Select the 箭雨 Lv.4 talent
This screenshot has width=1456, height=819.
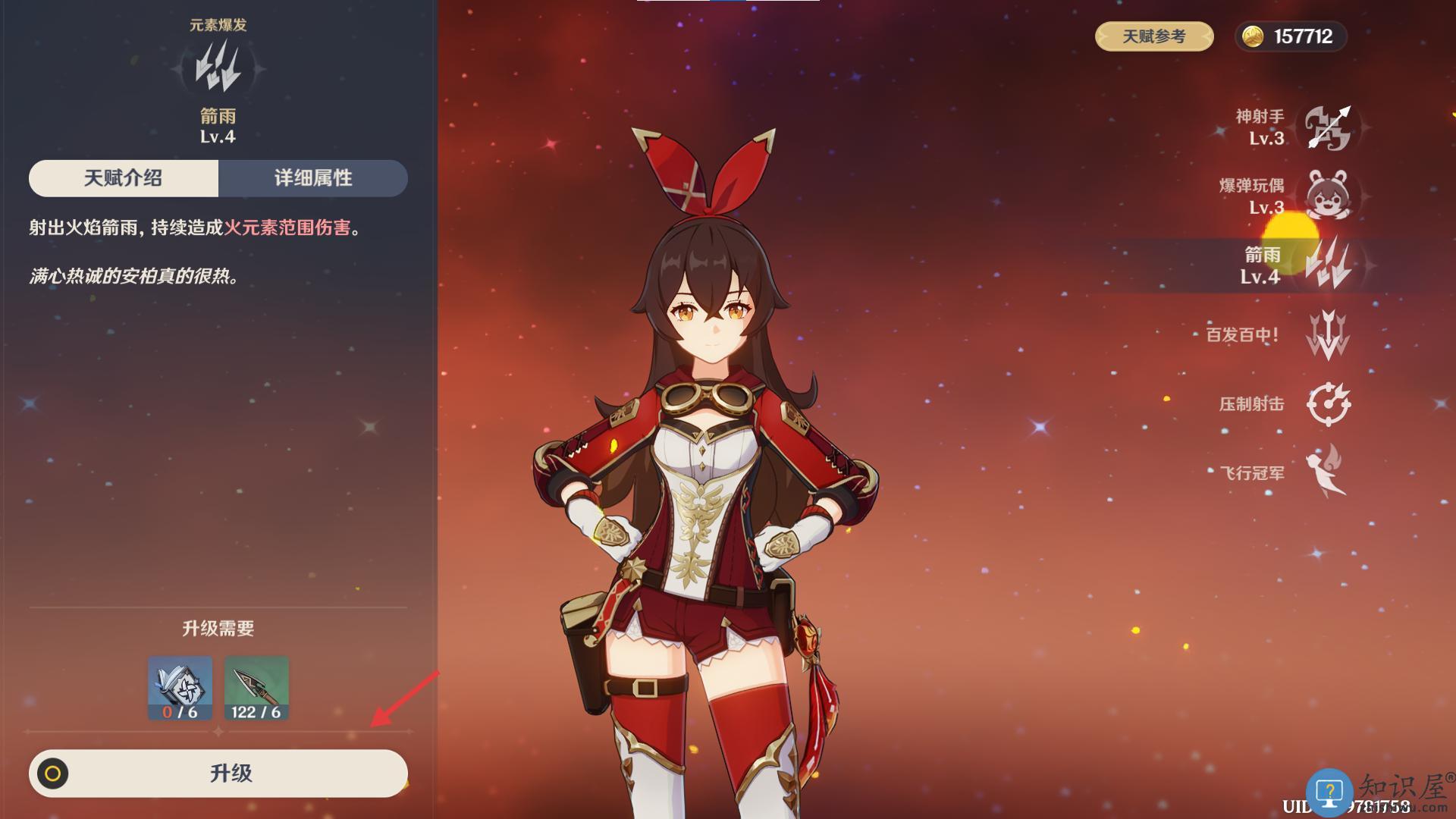click(x=1327, y=265)
